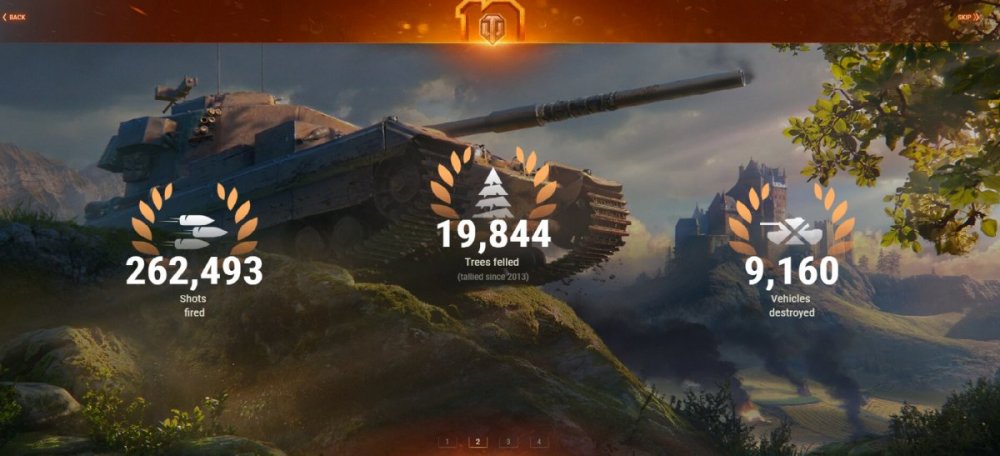The image size is (1000, 456).
Task: Open page 4 of the recap
Action: point(538,440)
